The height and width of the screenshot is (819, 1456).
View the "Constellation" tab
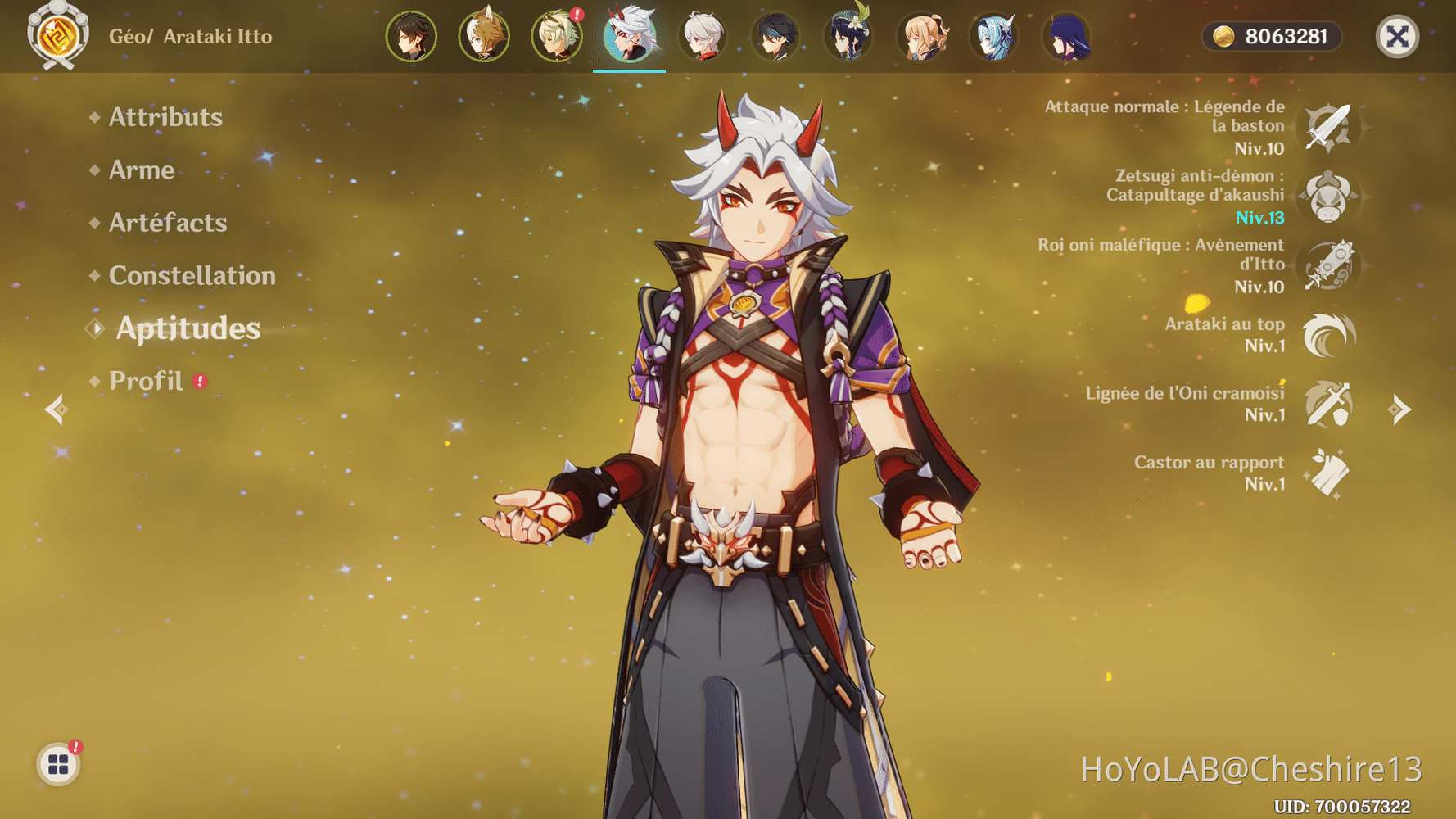coord(192,276)
